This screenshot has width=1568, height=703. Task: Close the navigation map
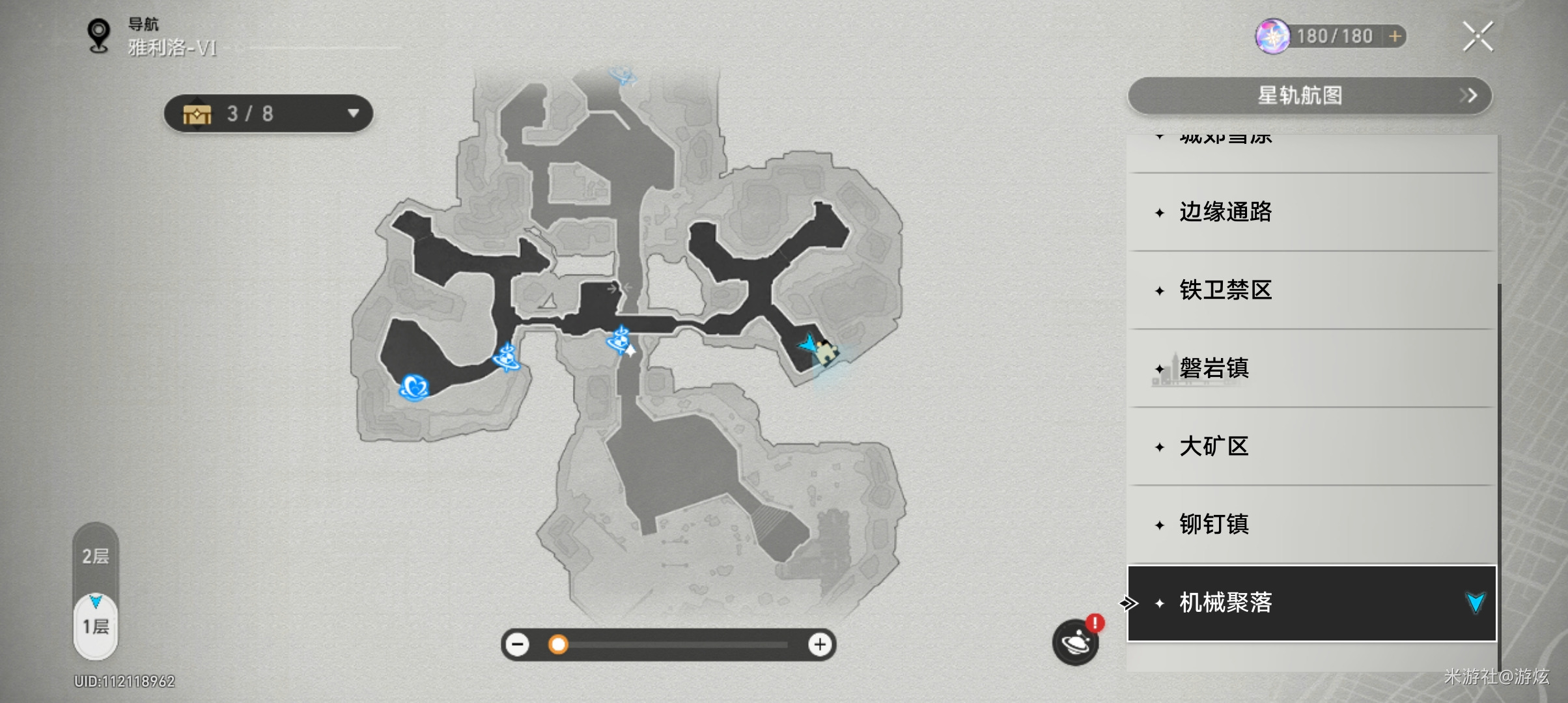tap(1477, 36)
